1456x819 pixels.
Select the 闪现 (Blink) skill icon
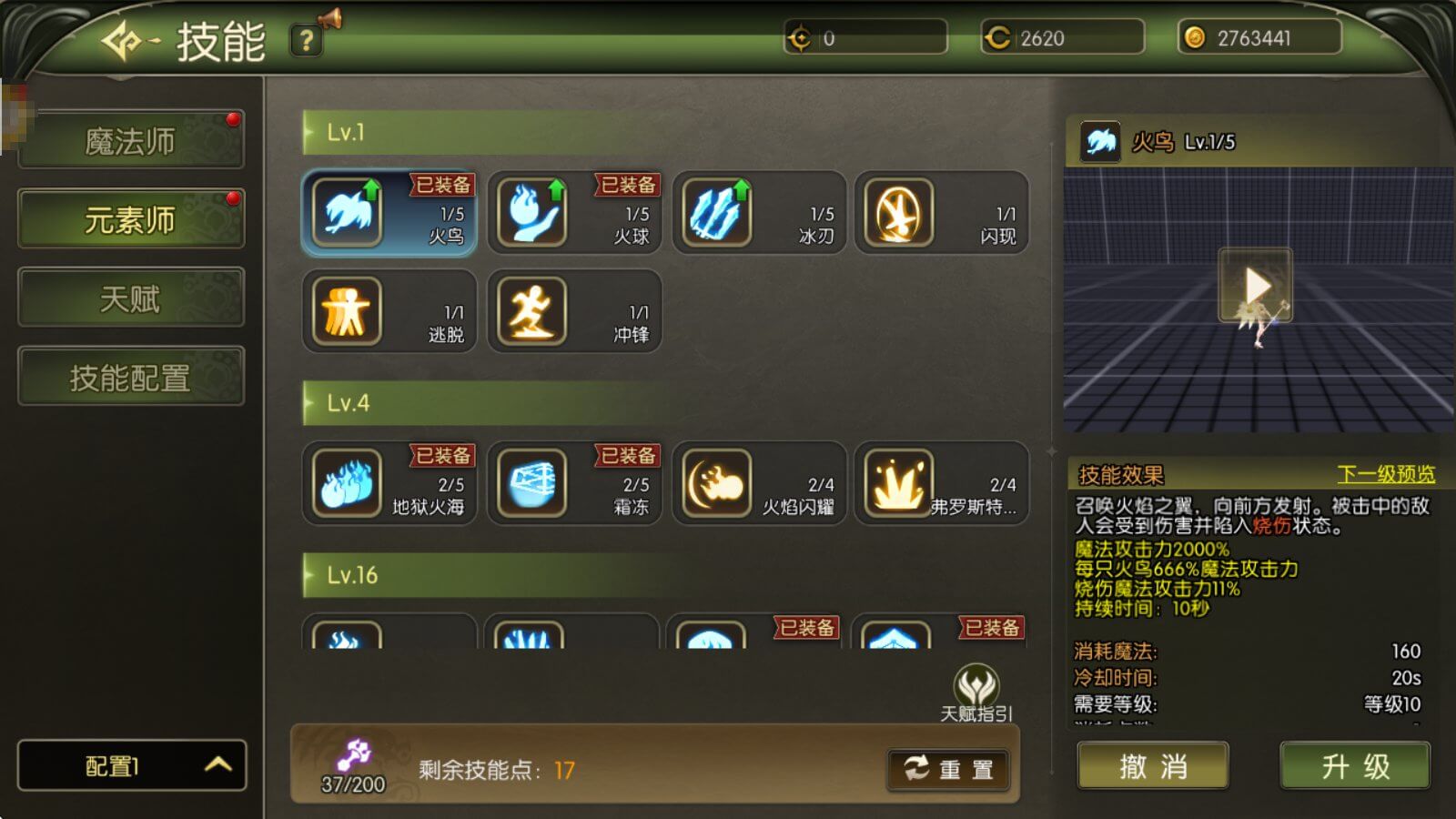click(899, 213)
